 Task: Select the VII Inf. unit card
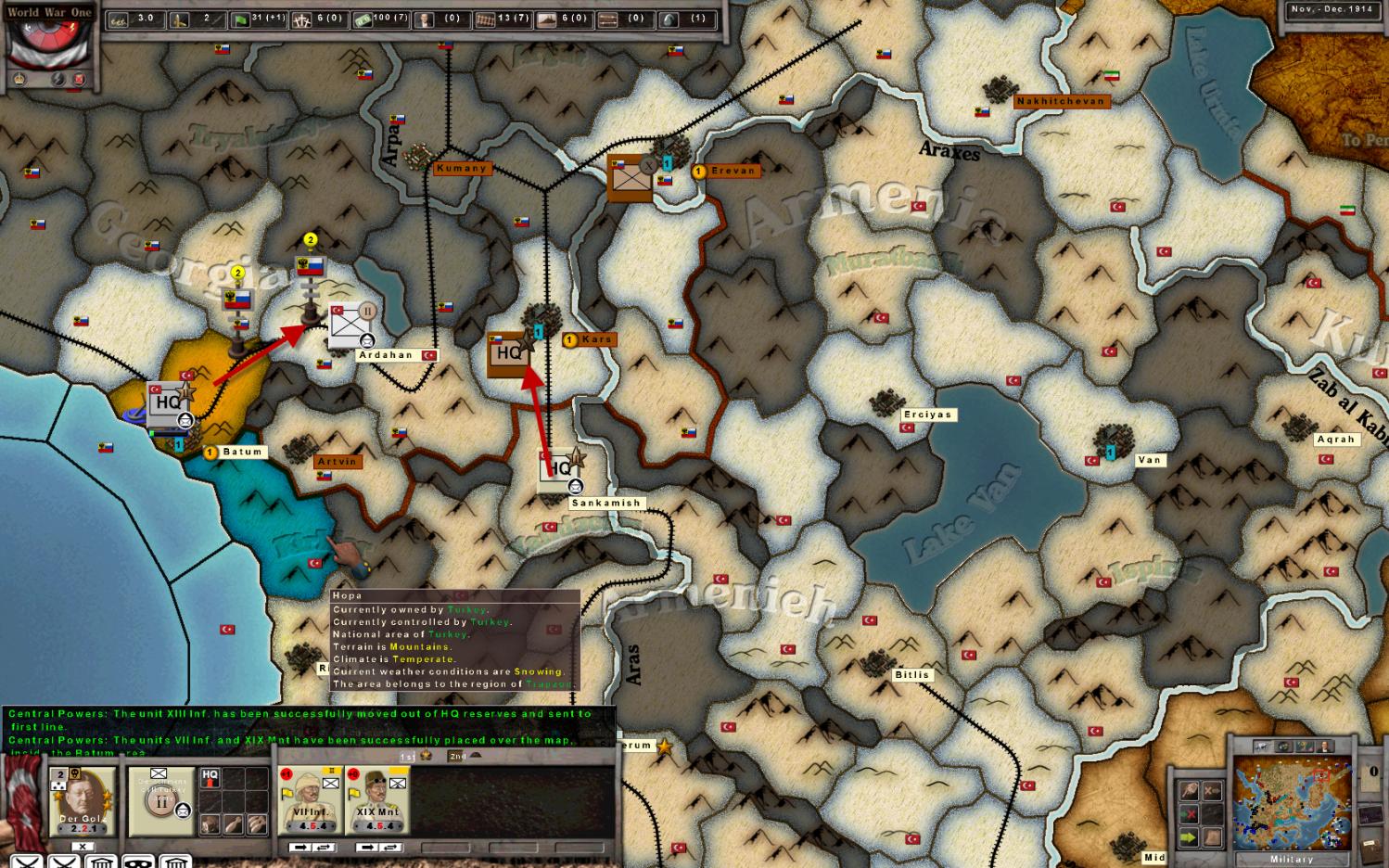point(310,800)
